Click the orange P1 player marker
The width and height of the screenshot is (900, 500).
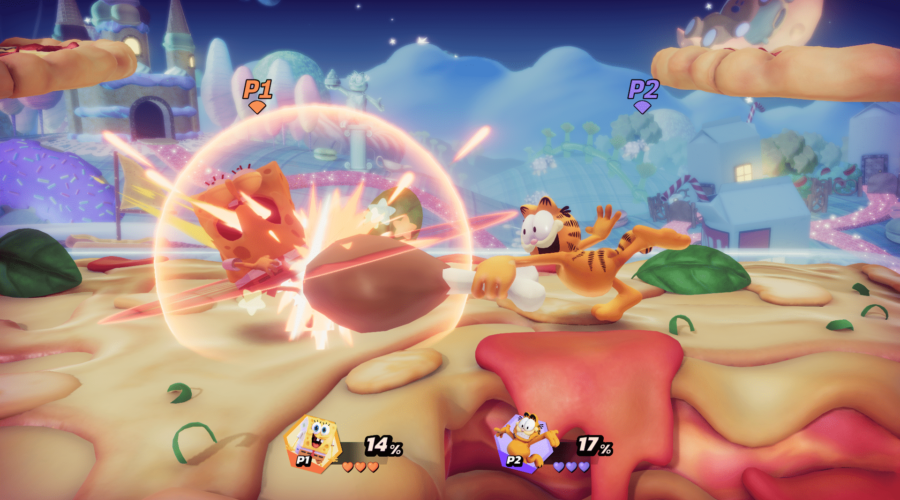click(x=257, y=93)
